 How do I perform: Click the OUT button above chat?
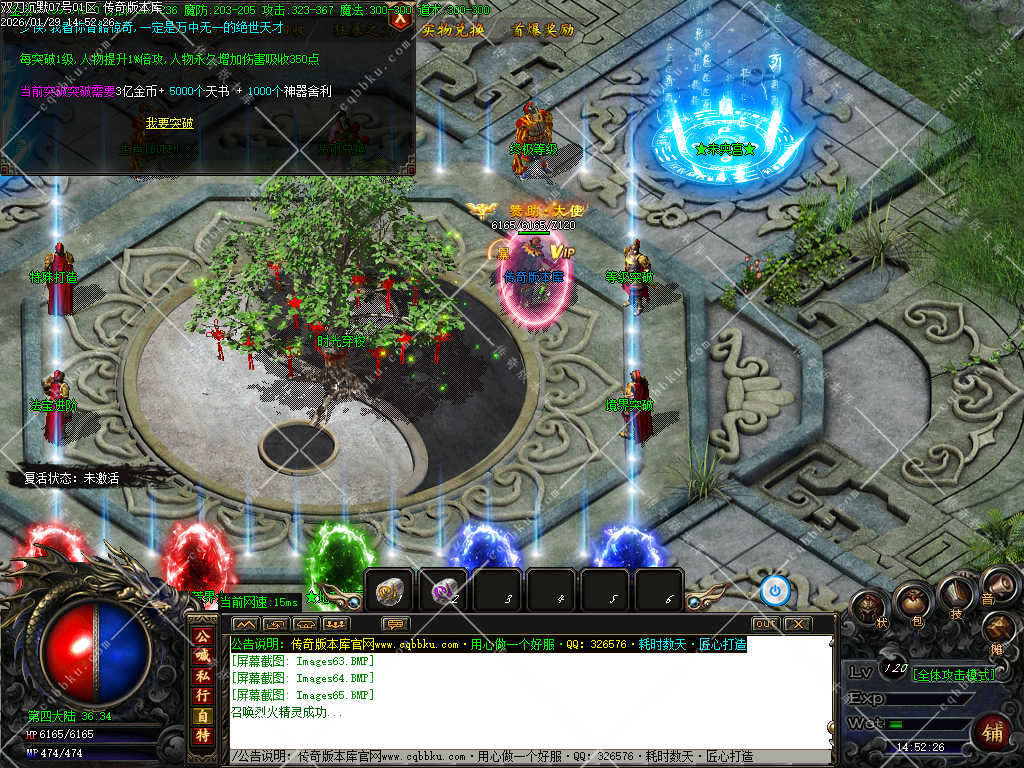tap(765, 624)
